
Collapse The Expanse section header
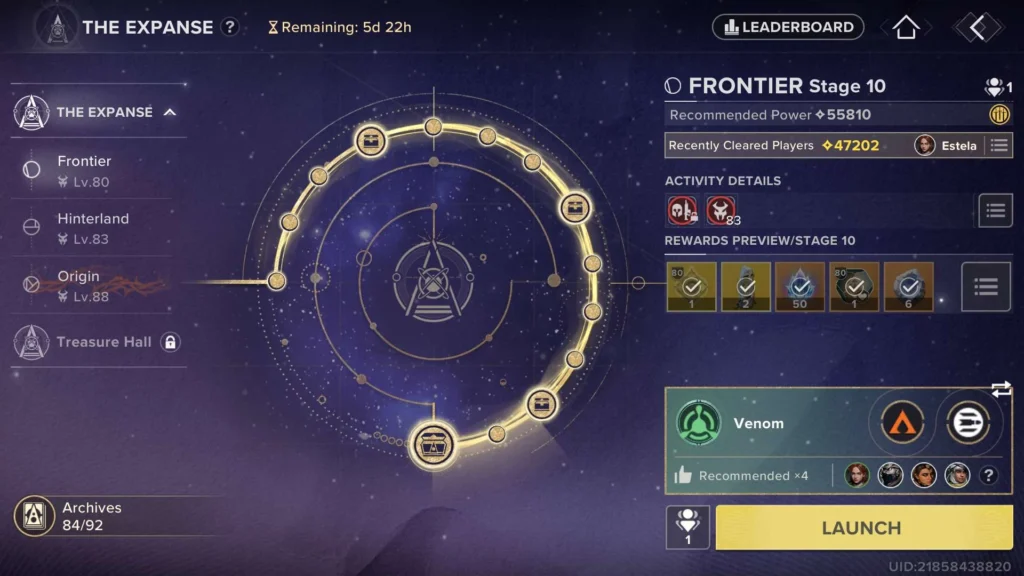coord(170,112)
